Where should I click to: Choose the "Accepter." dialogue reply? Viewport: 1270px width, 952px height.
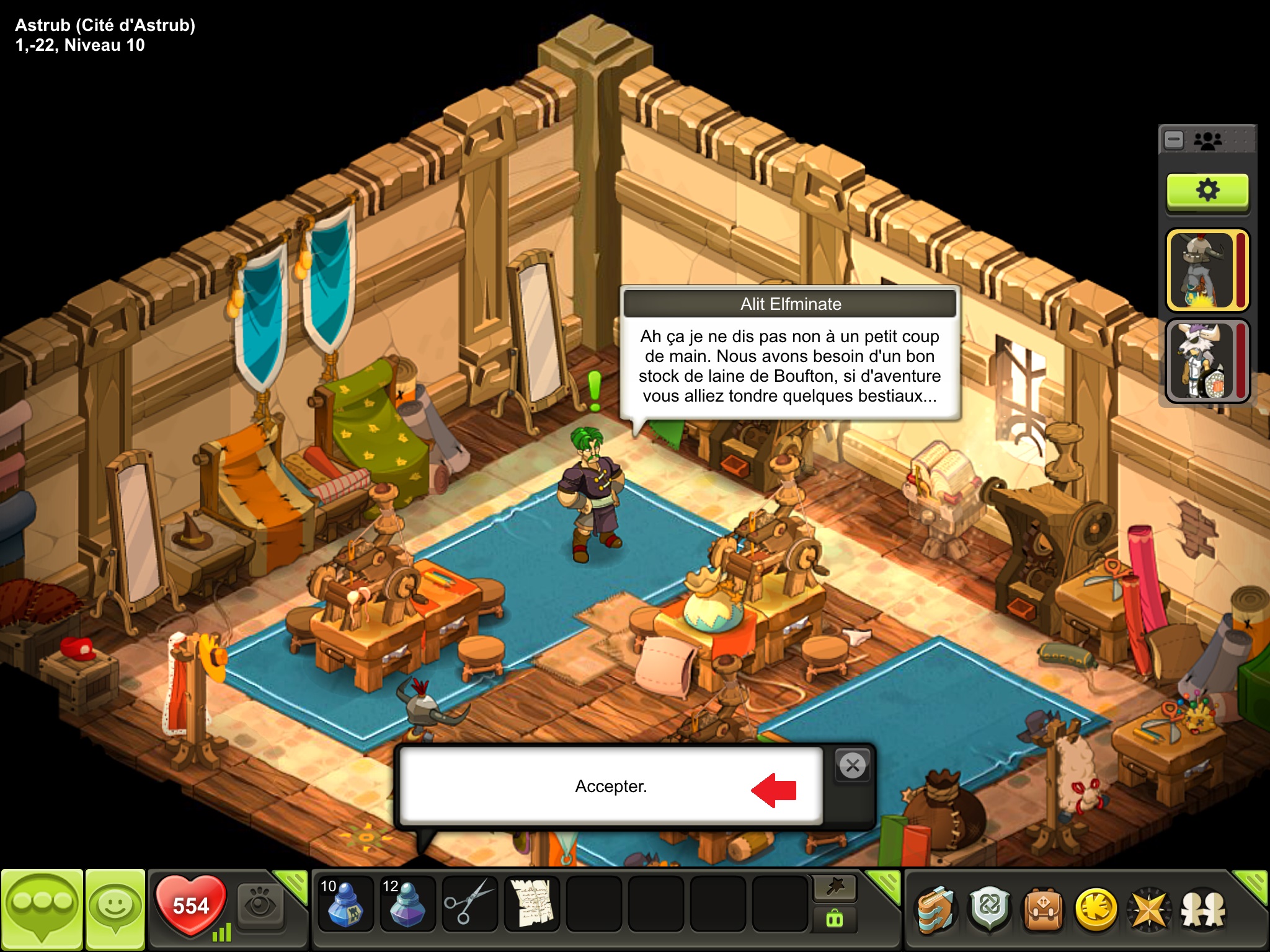611,786
